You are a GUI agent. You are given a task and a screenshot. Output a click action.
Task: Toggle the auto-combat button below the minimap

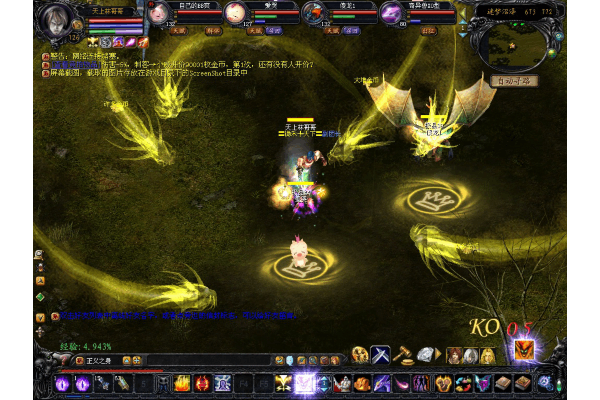[x=515, y=80]
